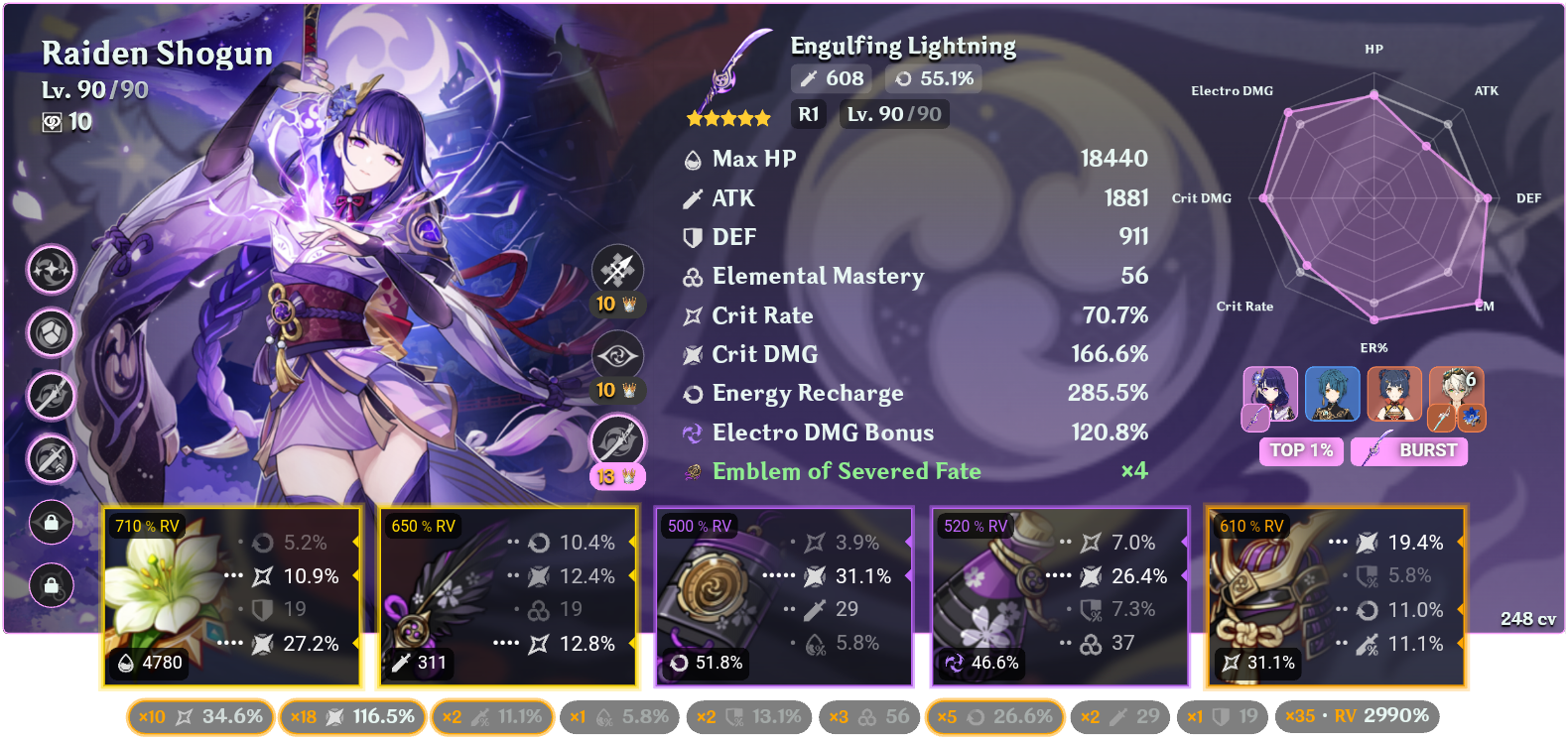Screen dimensions: 1568x741
Task: Open the elemental burst talent icon showing 13
Action: coord(618,444)
